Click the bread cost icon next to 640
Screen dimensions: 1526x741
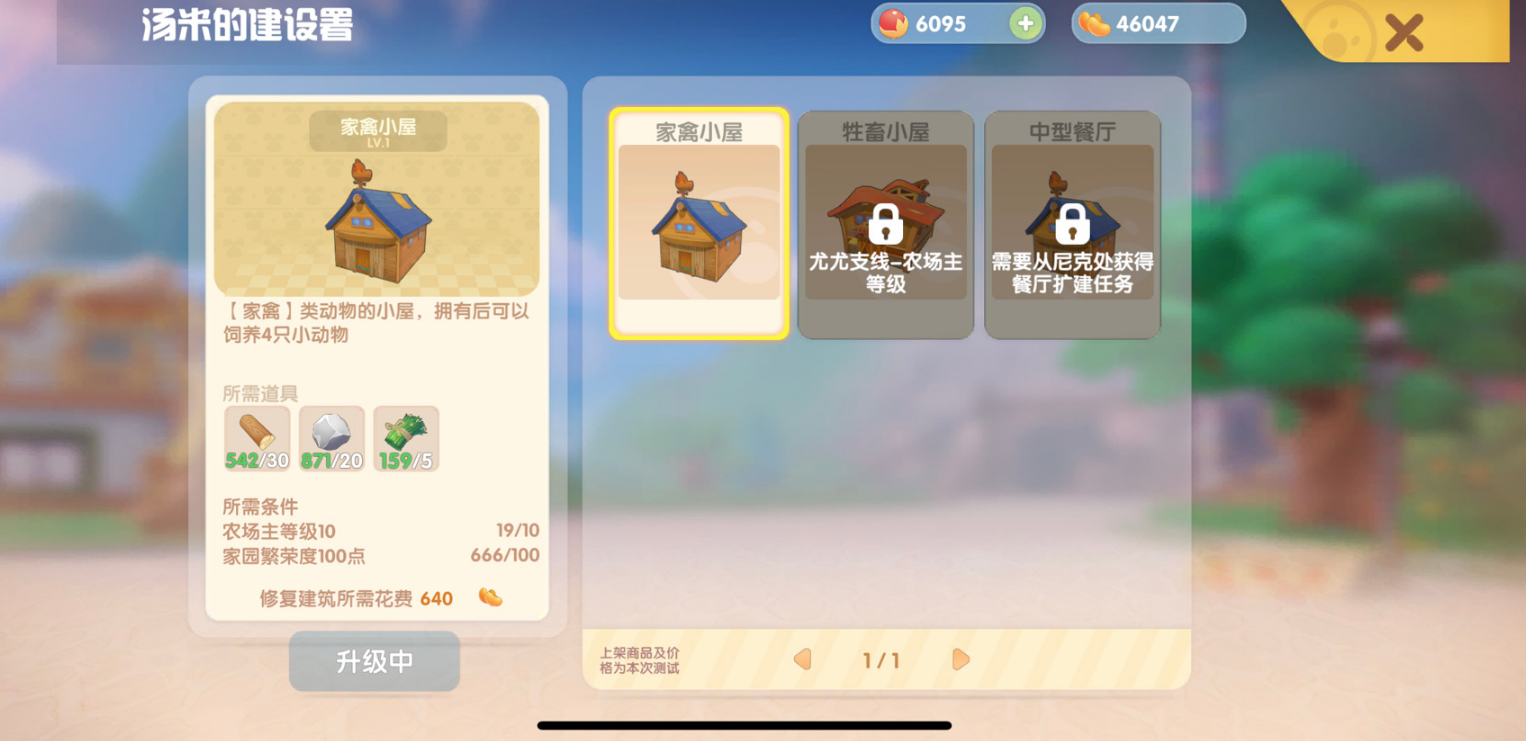tap(489, 599)
